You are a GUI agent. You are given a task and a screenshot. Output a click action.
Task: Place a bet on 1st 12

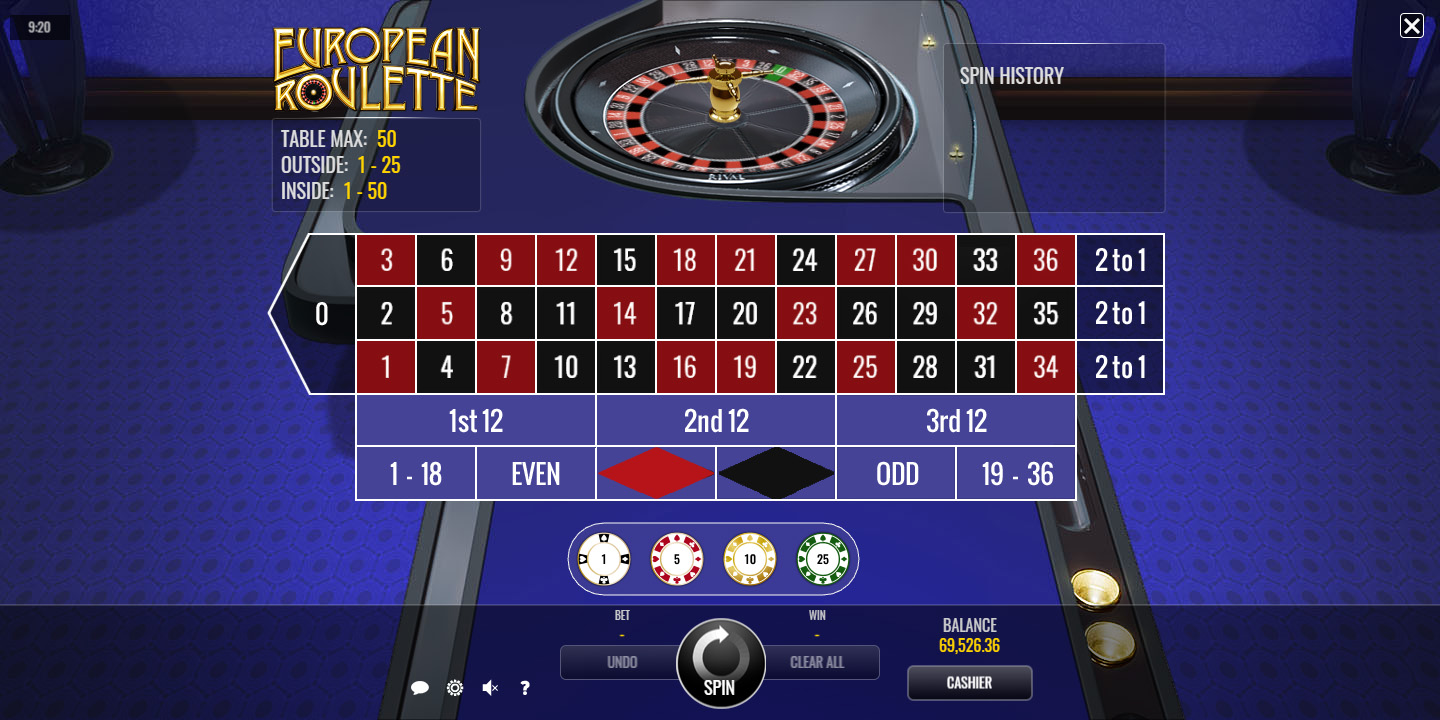click(x=476, y=421)
